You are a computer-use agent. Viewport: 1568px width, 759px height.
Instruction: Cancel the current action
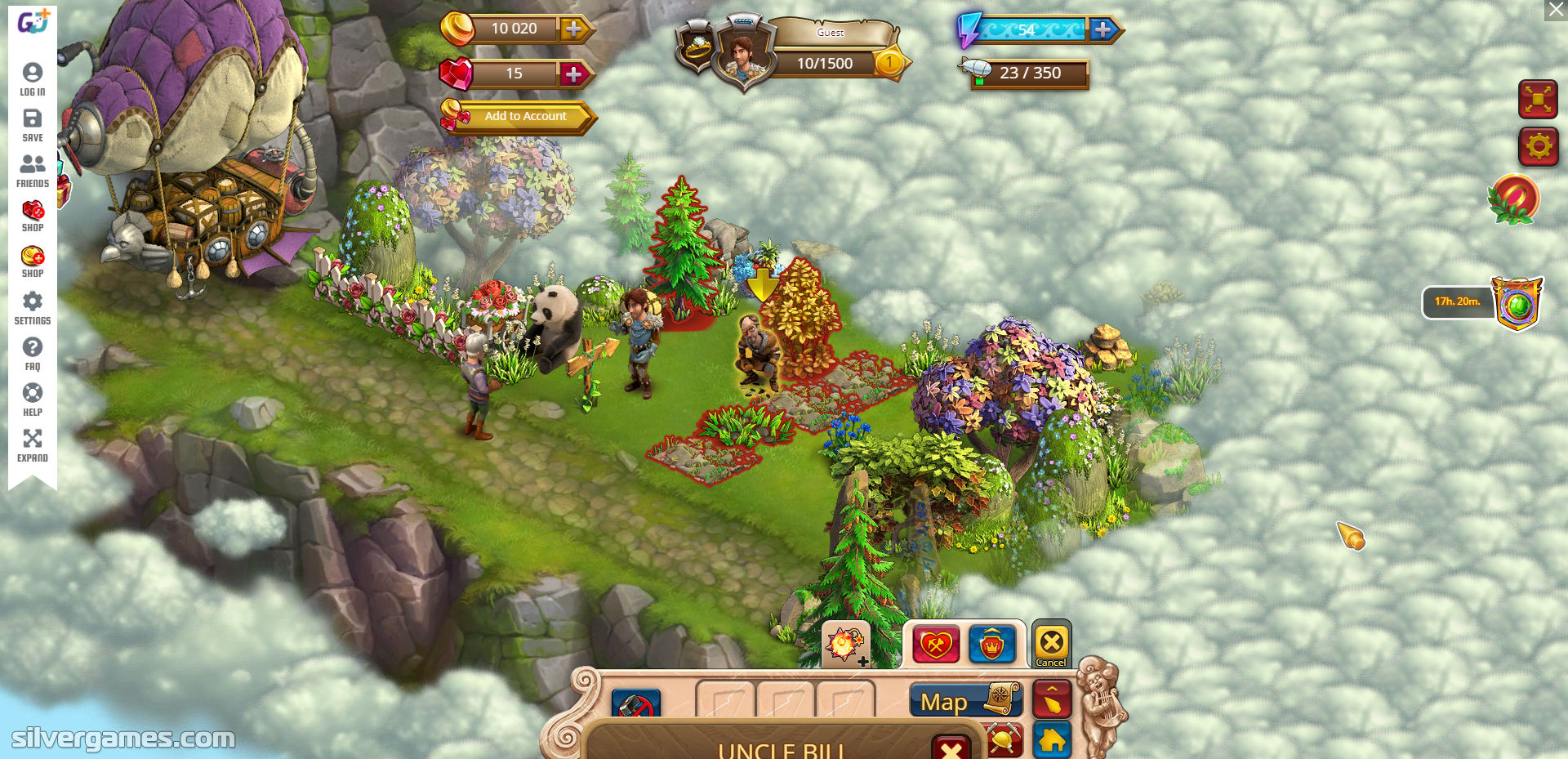pyautogui.click(x=1051, y=644)
